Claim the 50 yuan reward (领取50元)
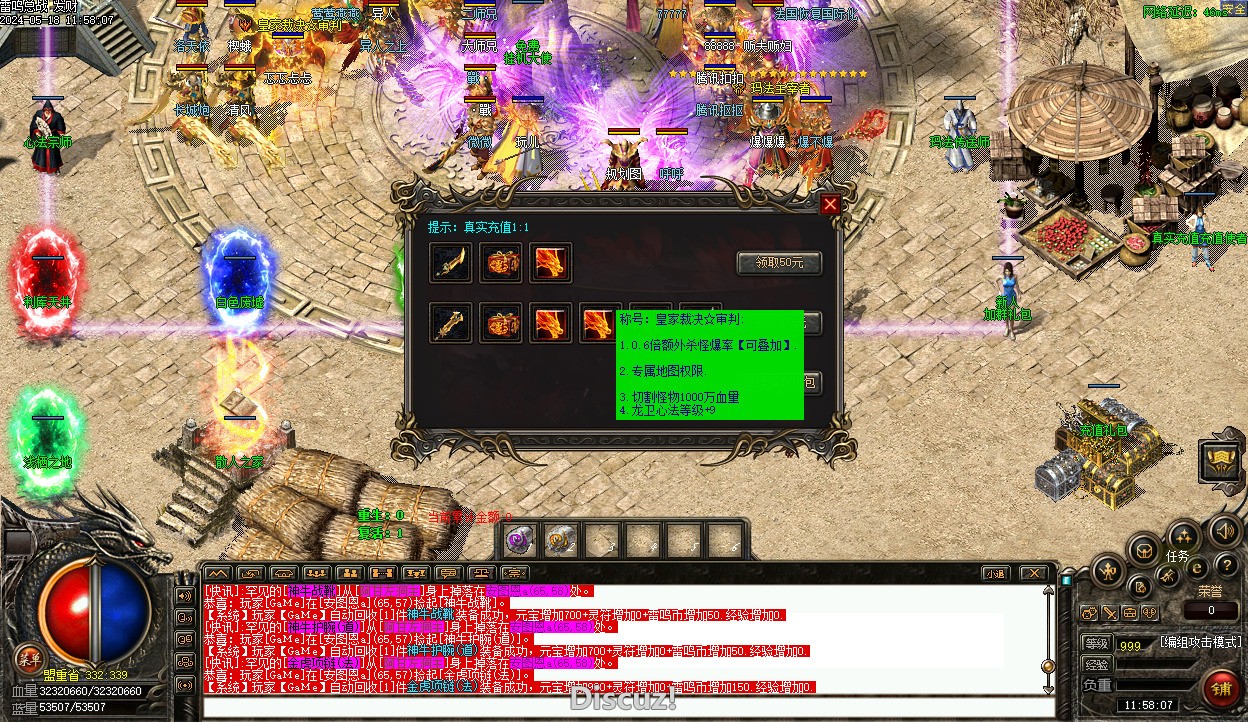 pos(778,263)
